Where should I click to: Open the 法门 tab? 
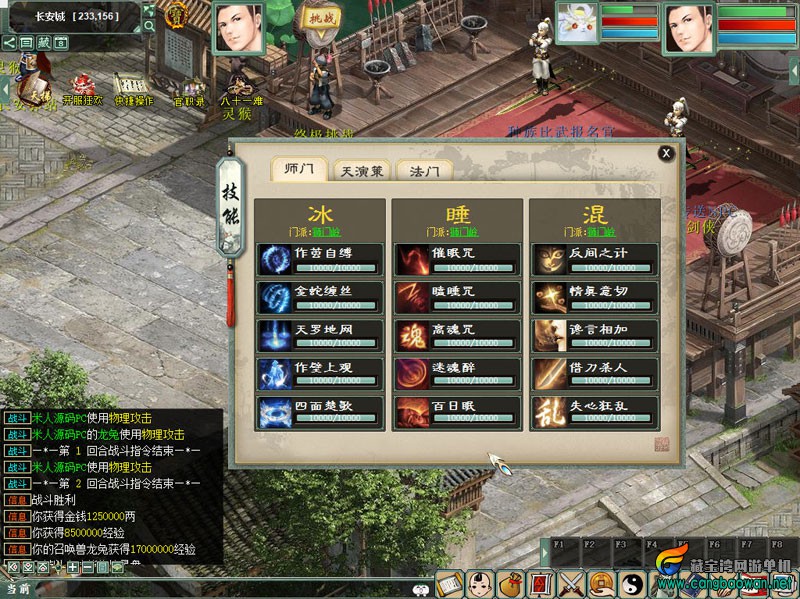tap(424, 171)
